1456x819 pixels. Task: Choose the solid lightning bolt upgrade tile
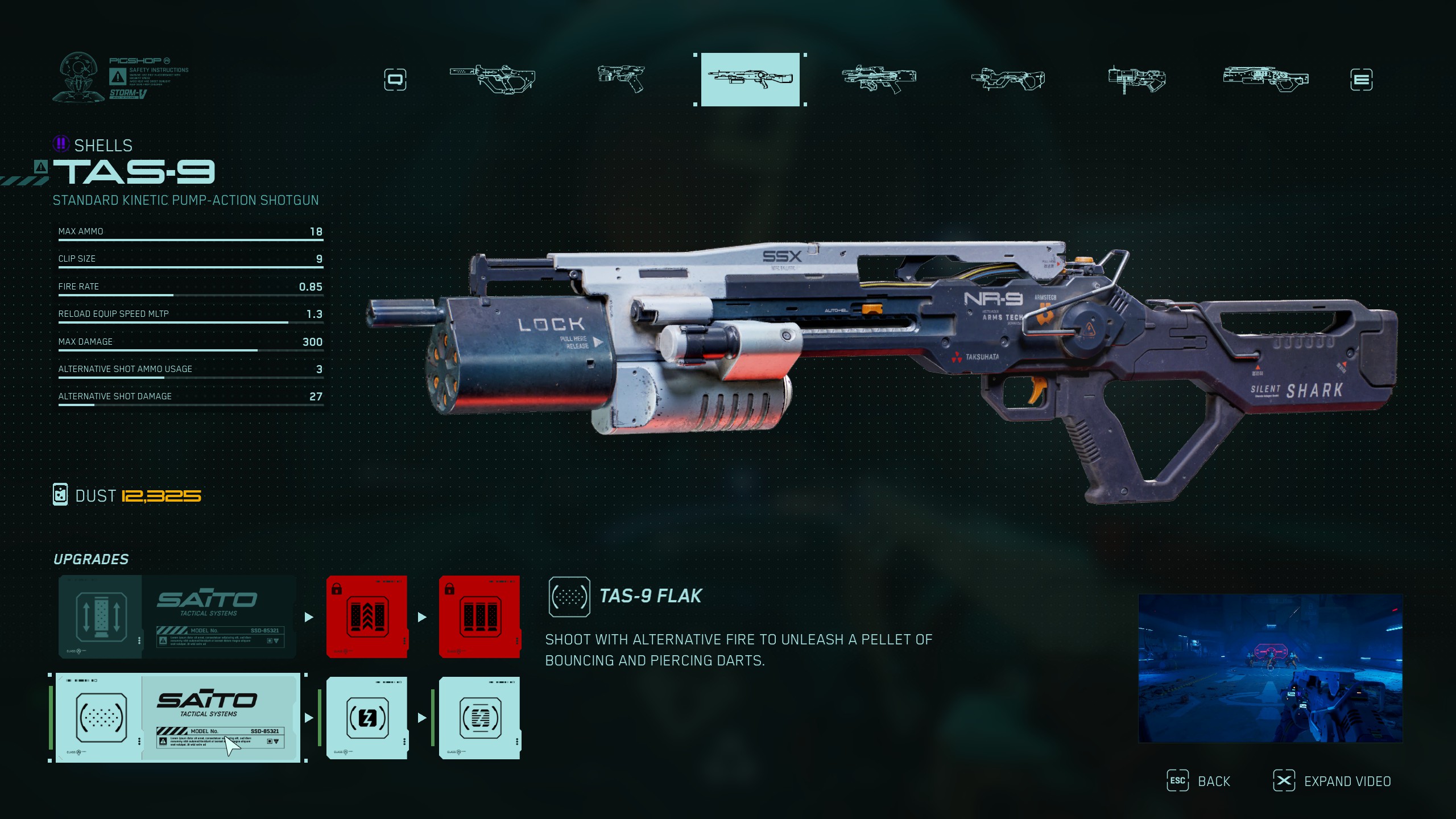point(367,718)
